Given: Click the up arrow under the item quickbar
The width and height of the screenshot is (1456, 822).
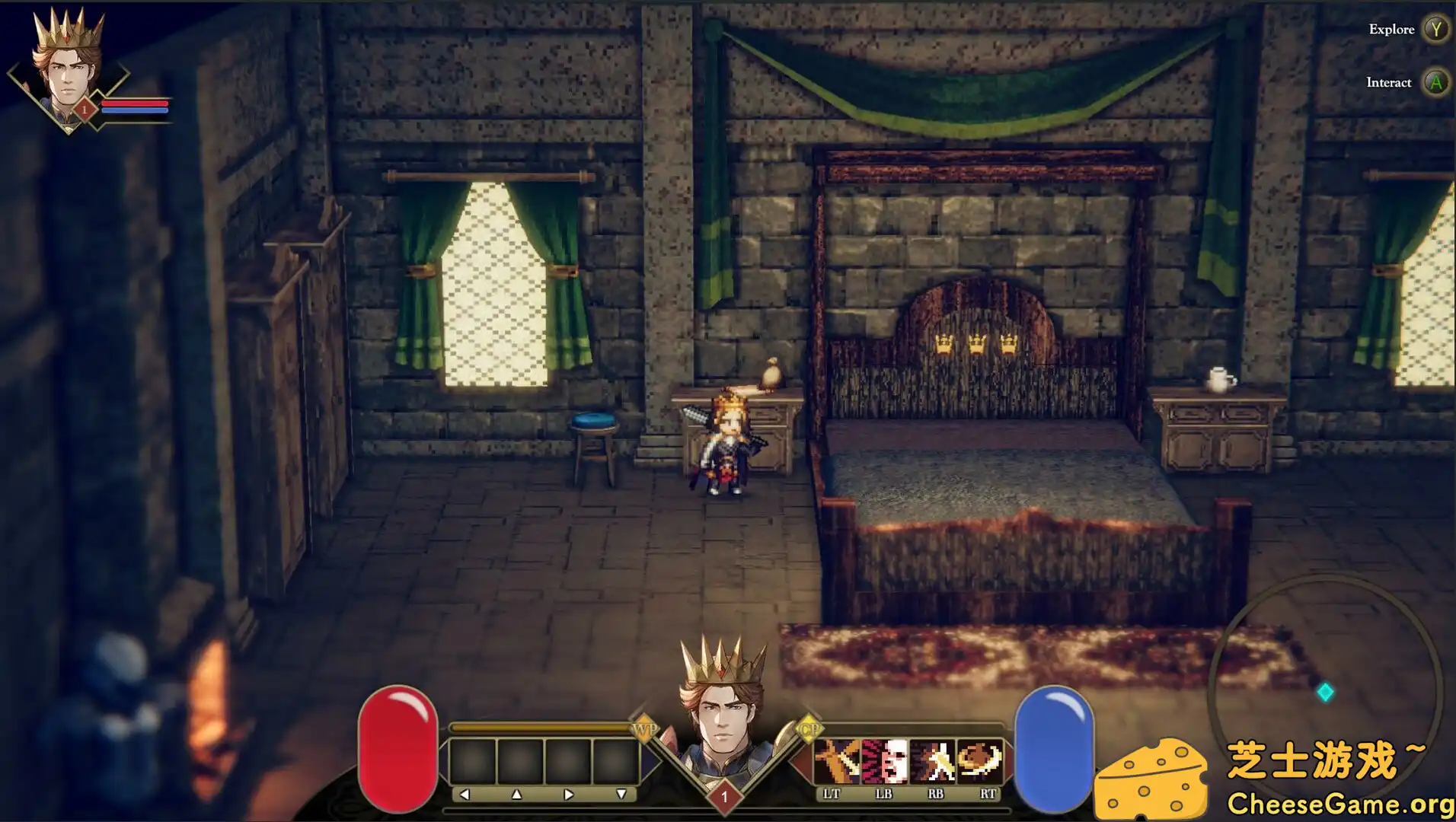Looking at the screenshot, I should 516,793.
